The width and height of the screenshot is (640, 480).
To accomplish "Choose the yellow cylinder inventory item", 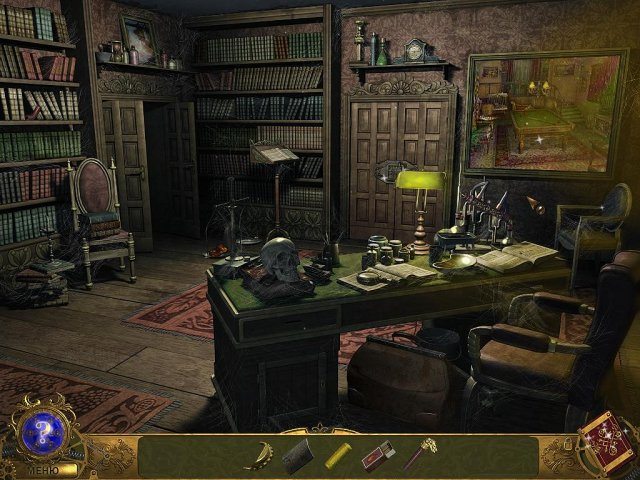I will click(338, 456).
